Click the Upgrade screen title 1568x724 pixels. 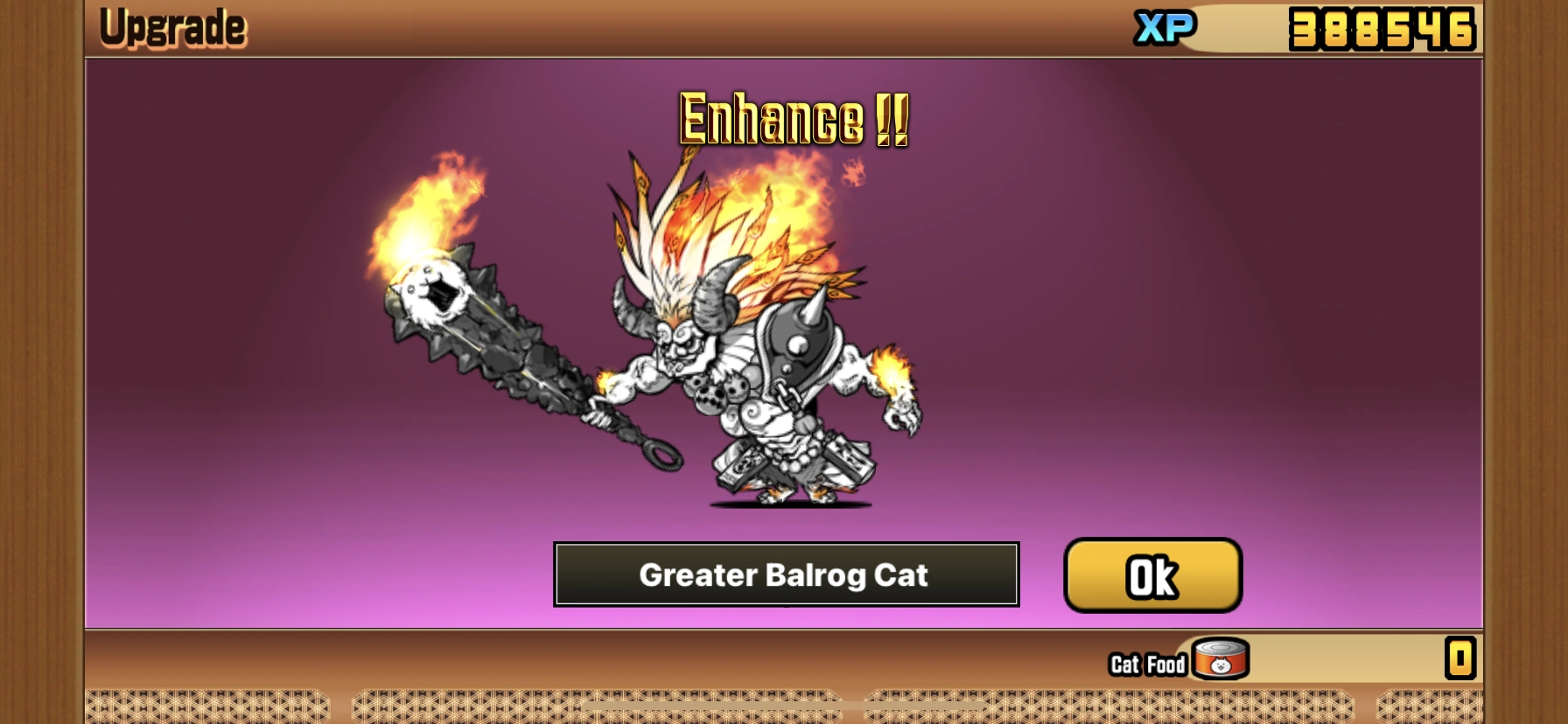(x=171, y=25)
